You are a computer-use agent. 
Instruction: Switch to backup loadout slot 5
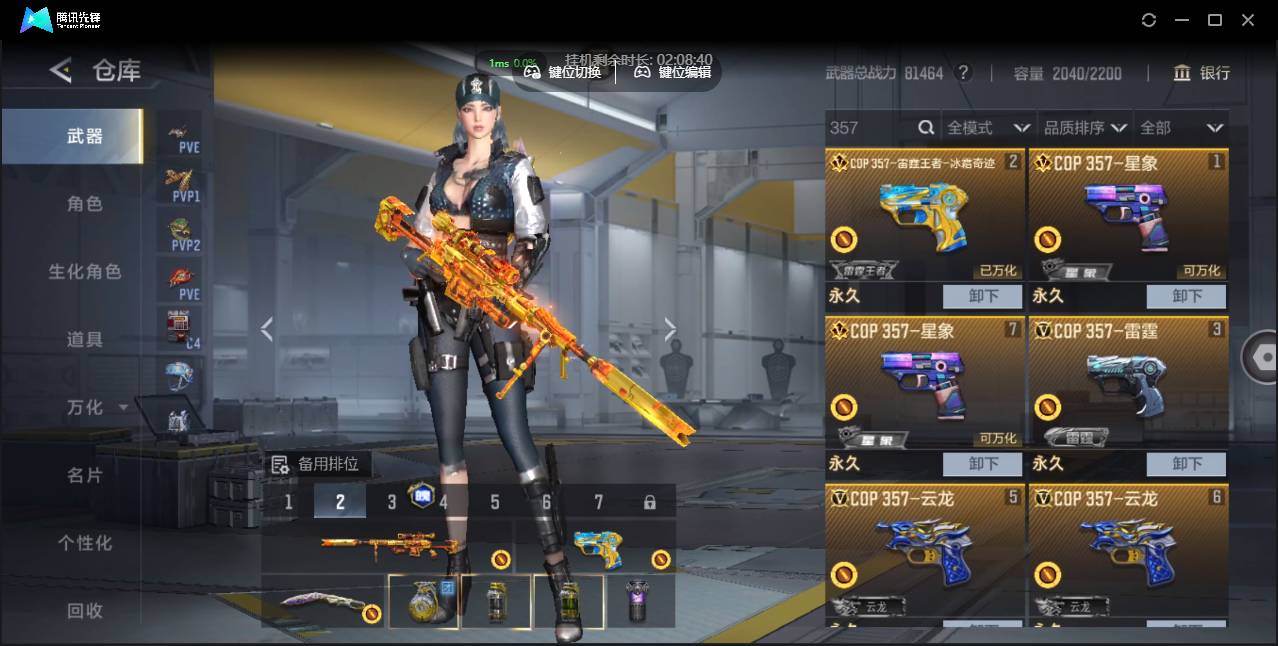495,501
